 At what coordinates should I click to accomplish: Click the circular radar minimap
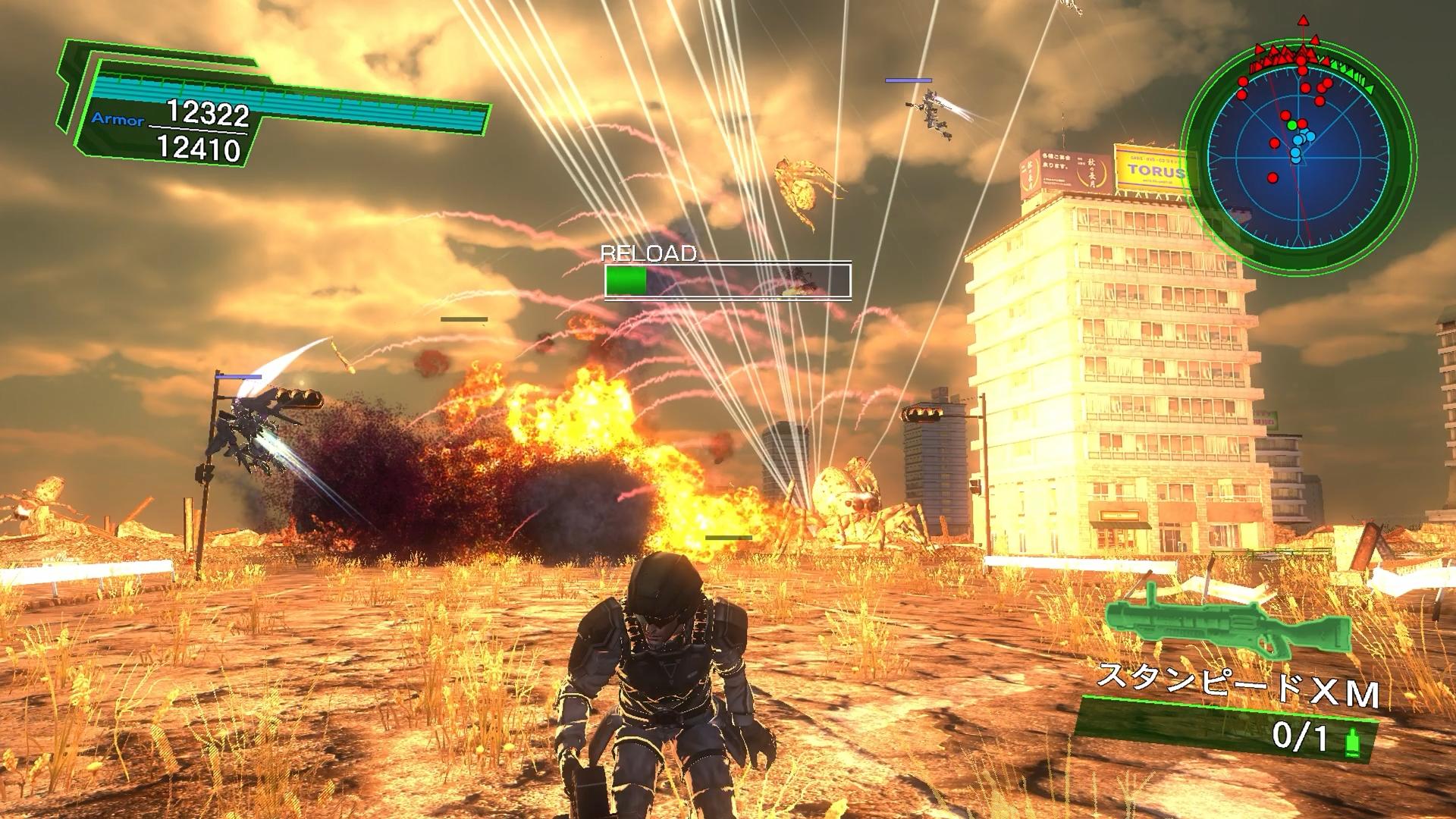tap(1299, 149)
